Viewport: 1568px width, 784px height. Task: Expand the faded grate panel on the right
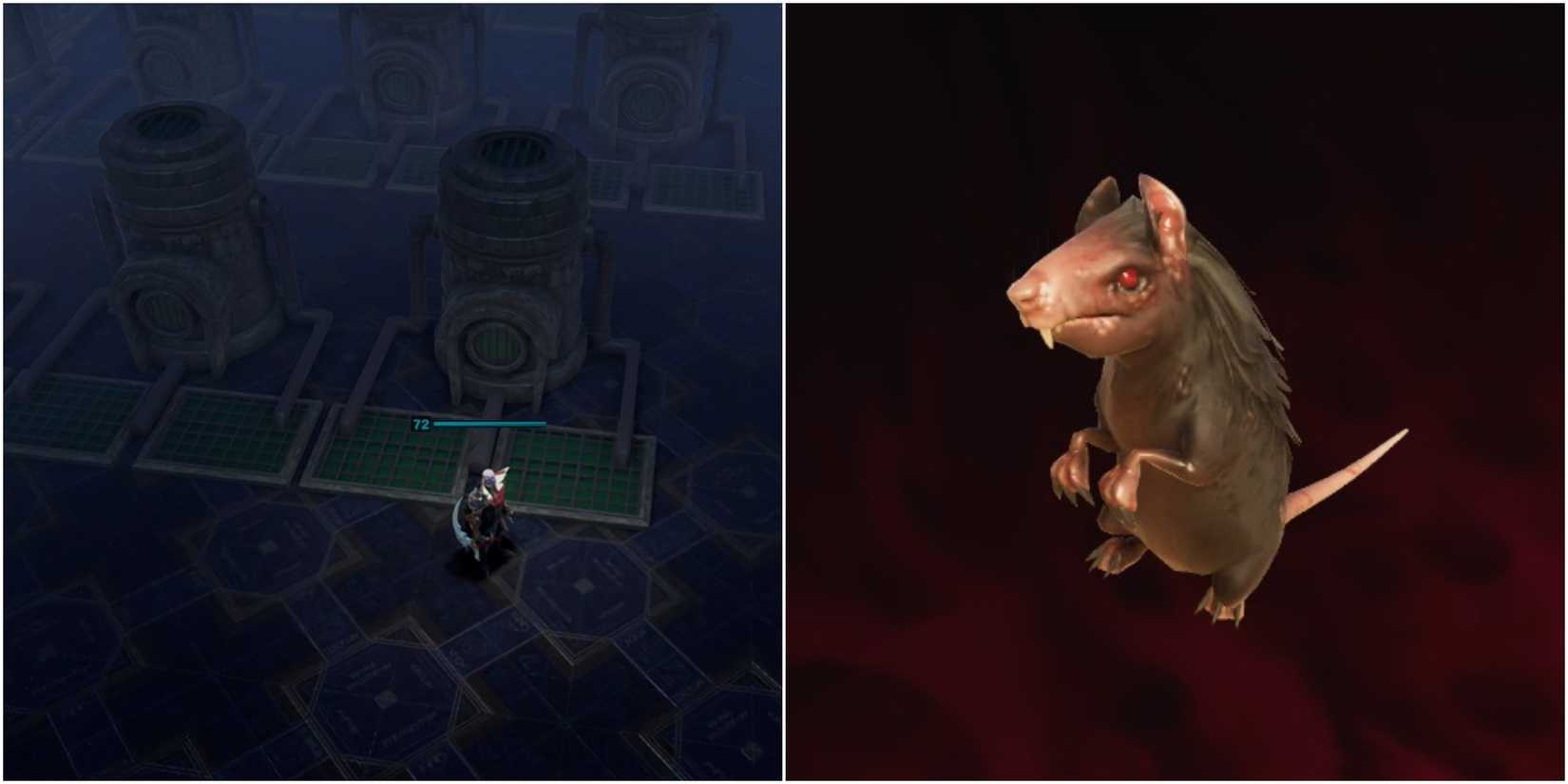[708, 190]
